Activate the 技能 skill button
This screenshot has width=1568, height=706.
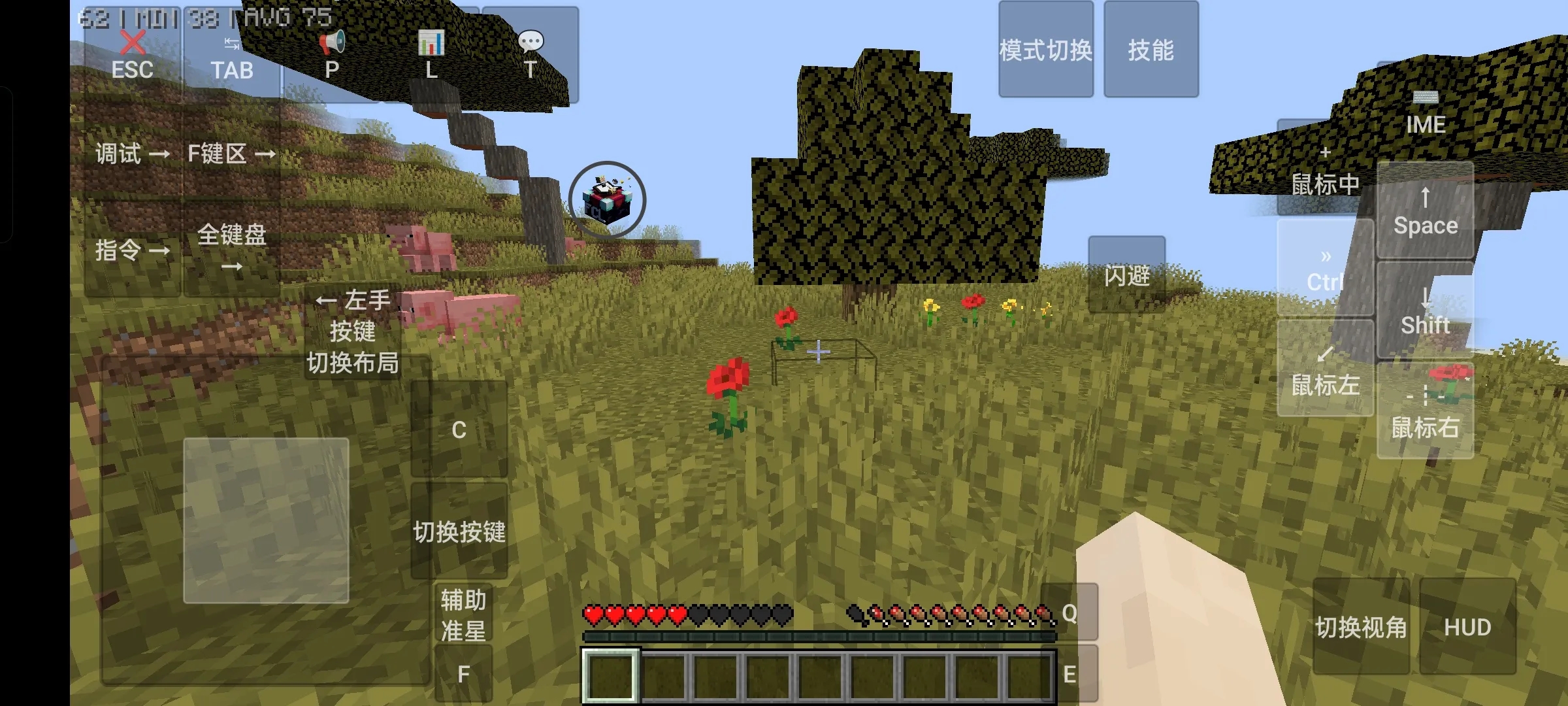pos(1151,50)
